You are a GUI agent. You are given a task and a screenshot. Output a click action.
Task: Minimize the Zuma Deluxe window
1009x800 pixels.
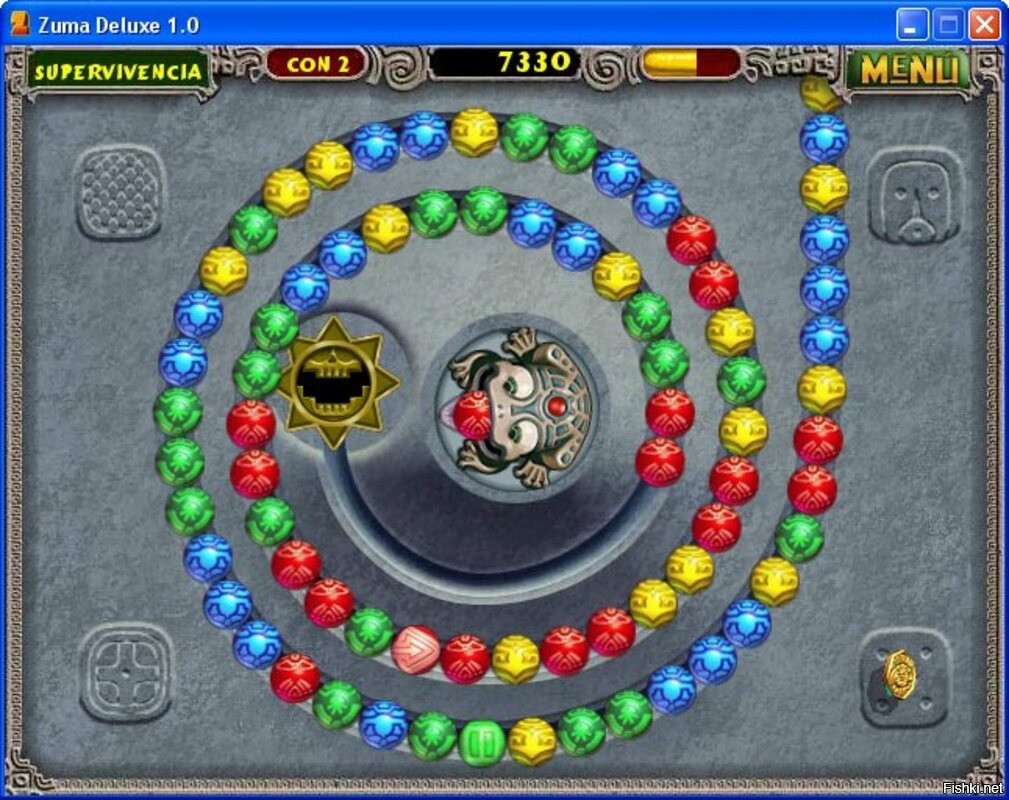[x=912, y=24]
